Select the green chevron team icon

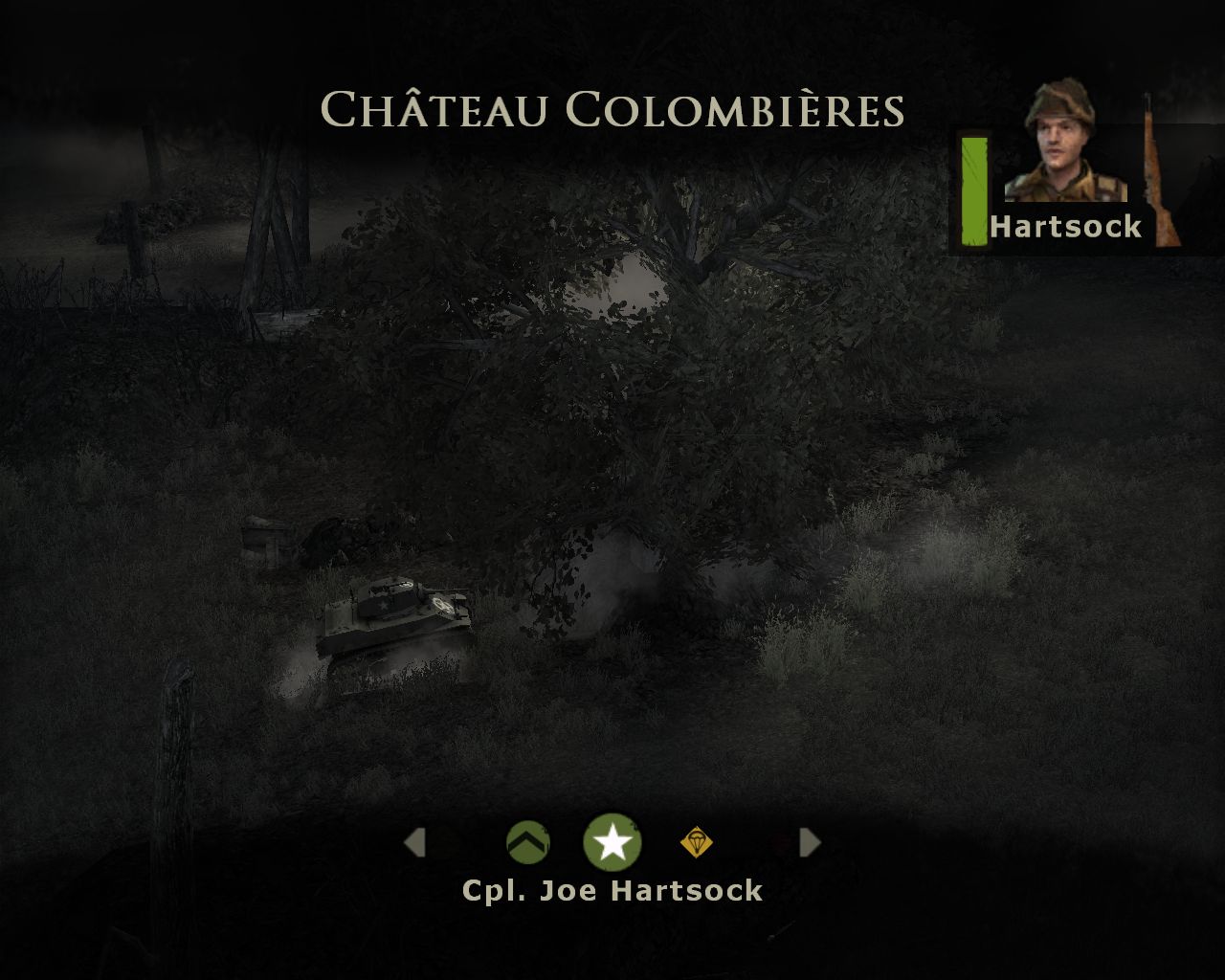coord(528,842)
